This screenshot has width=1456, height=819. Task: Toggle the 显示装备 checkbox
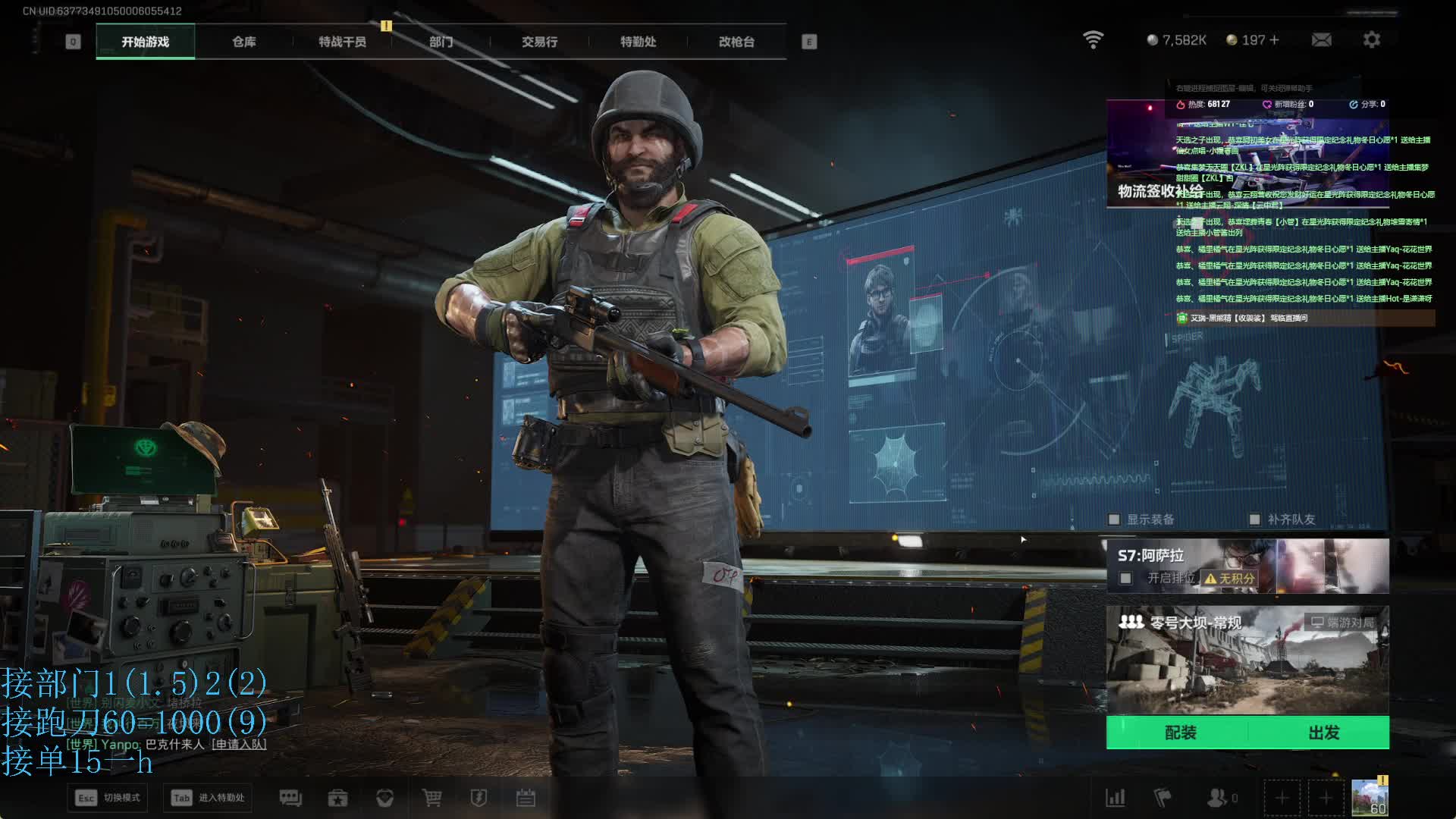tap(1114, 519)
